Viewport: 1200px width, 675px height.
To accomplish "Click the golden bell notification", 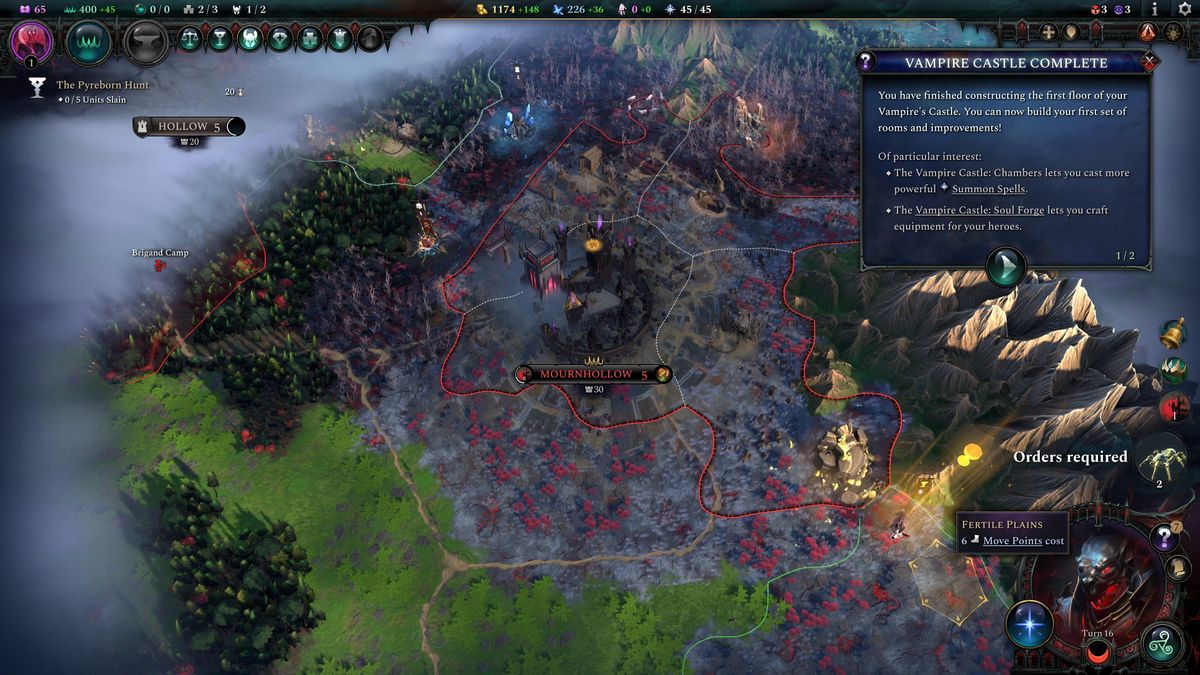I will pyautogui.click(x=1173, y=334).
